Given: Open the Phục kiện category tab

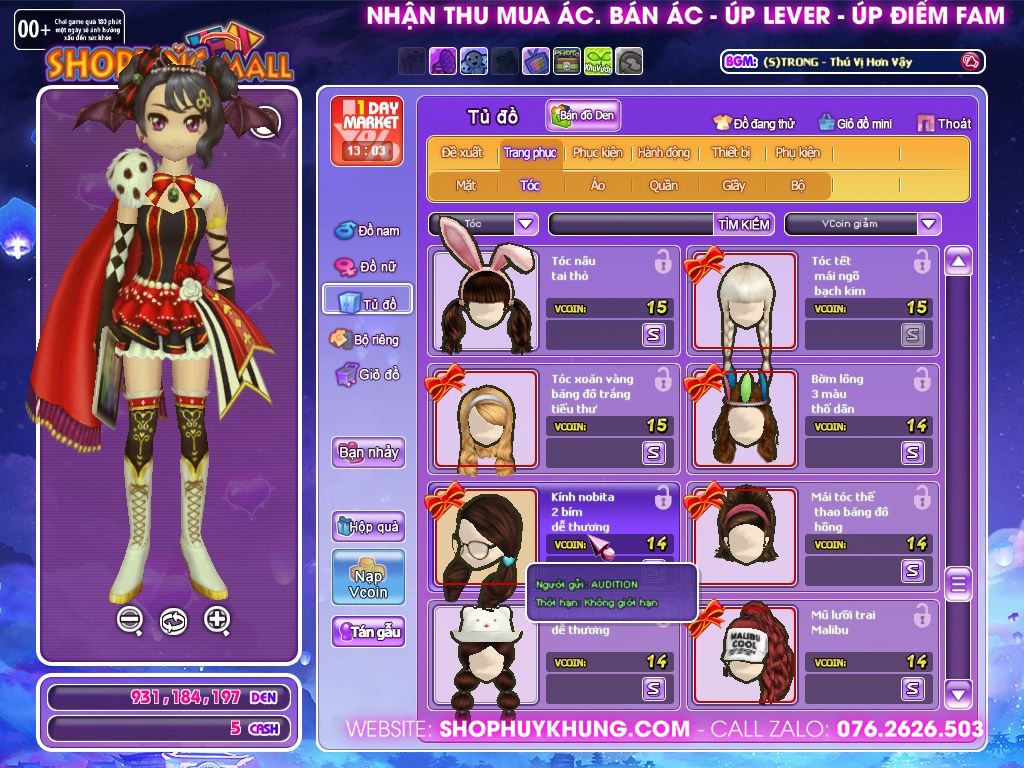Looking at the screenshot, I should (x=597, y=153).
